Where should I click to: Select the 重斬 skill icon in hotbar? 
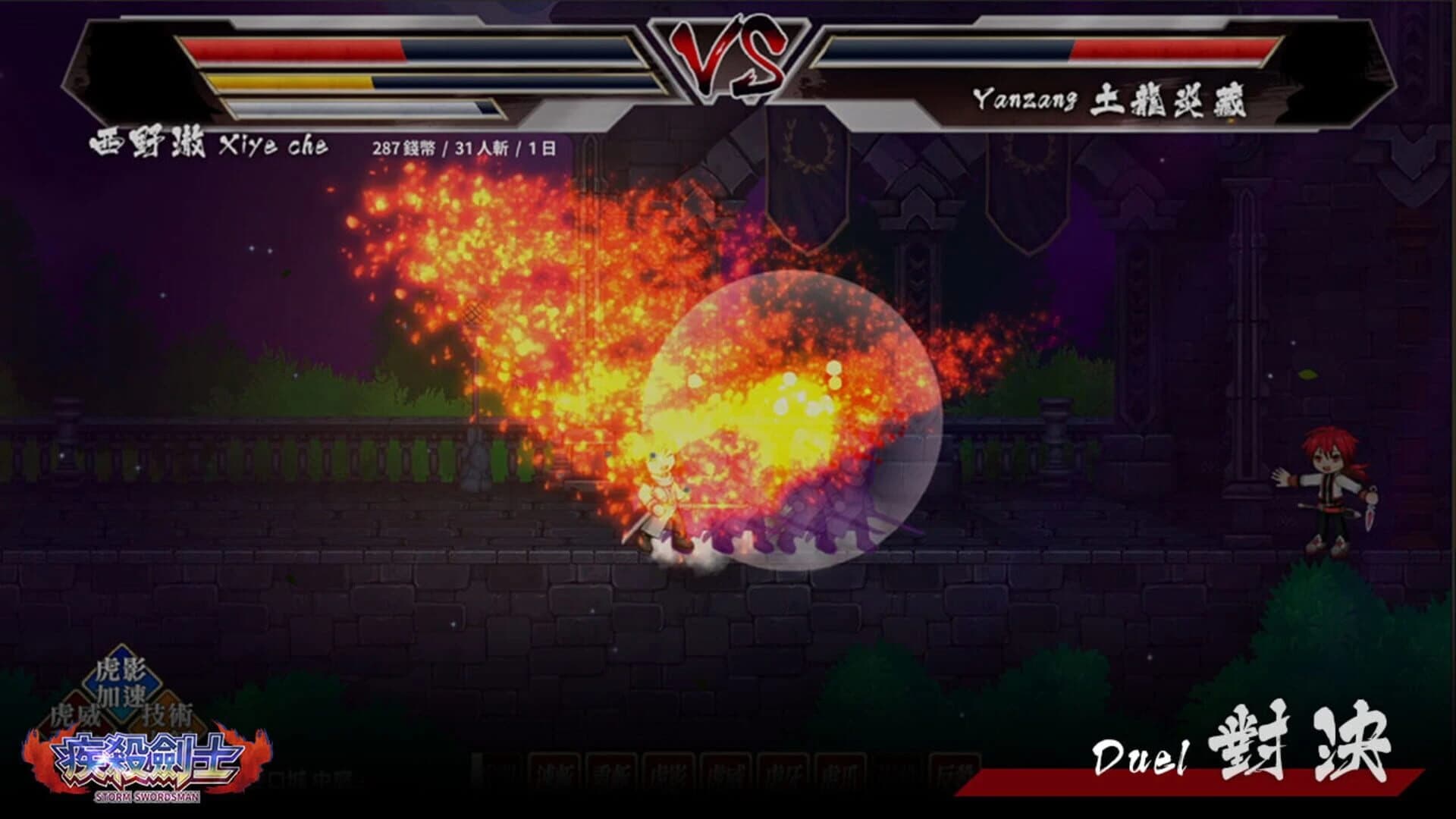611,770
